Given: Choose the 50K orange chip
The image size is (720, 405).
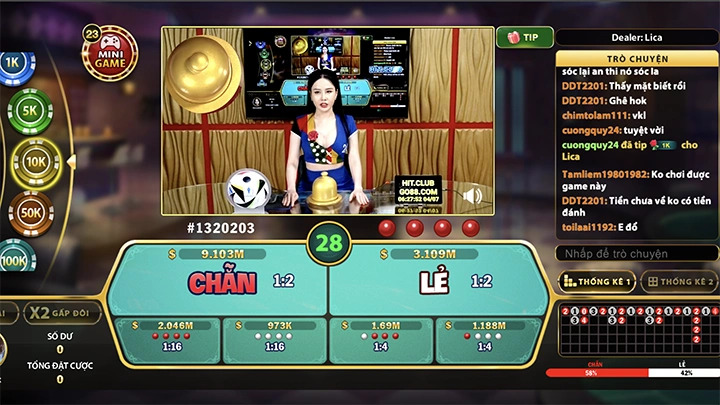Looking at the screenshot, I should pos(30,212).
